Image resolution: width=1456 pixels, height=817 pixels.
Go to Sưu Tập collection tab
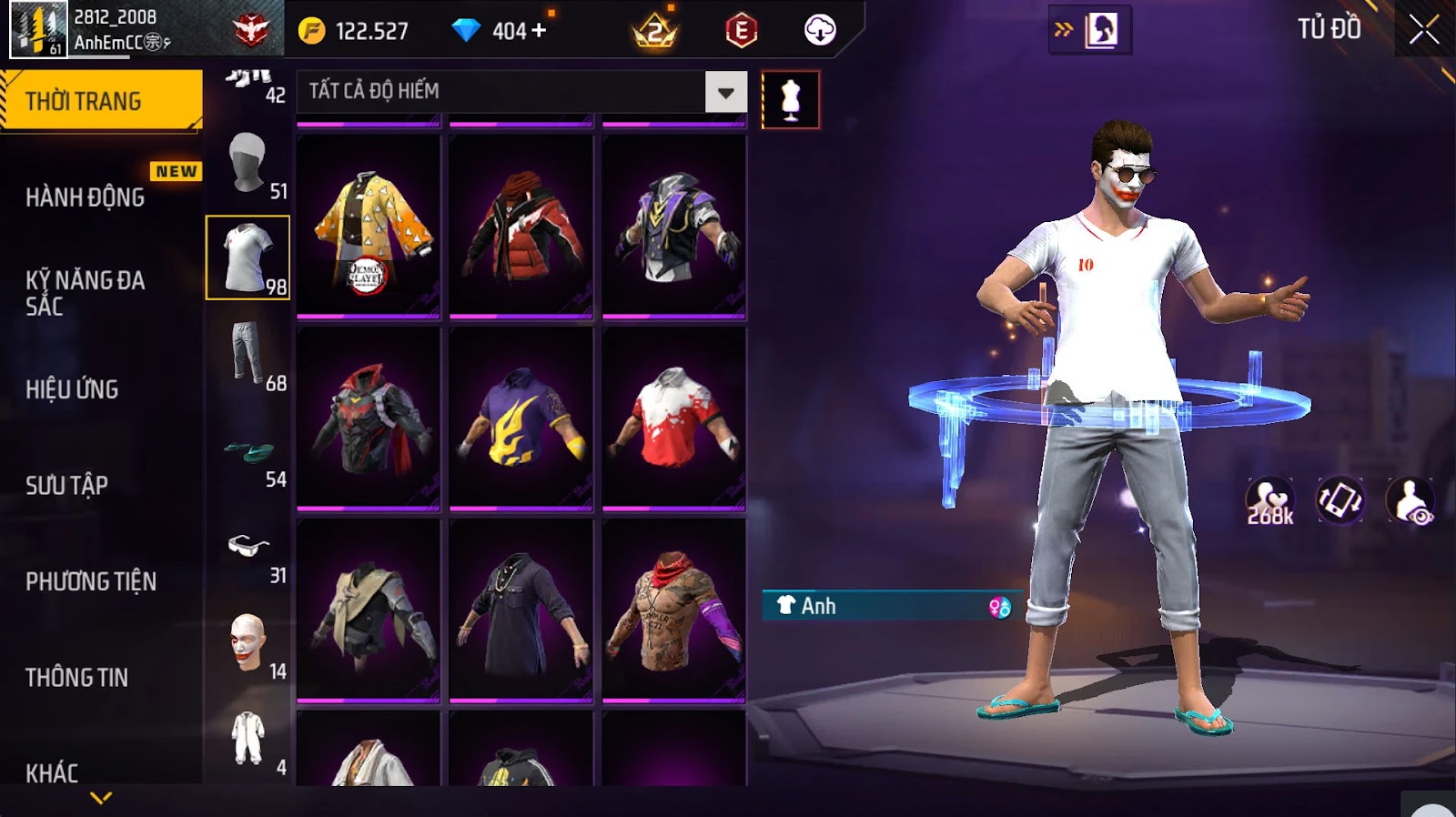tap(67, 485)
